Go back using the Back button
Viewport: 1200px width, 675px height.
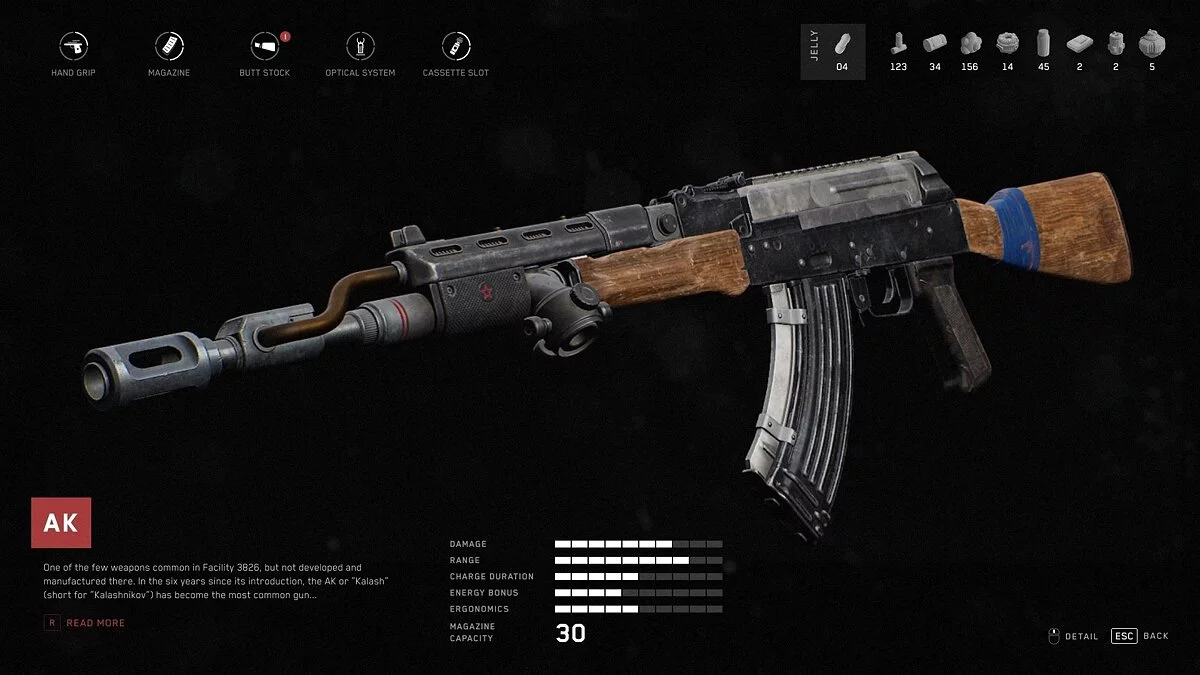point(1140,636)
